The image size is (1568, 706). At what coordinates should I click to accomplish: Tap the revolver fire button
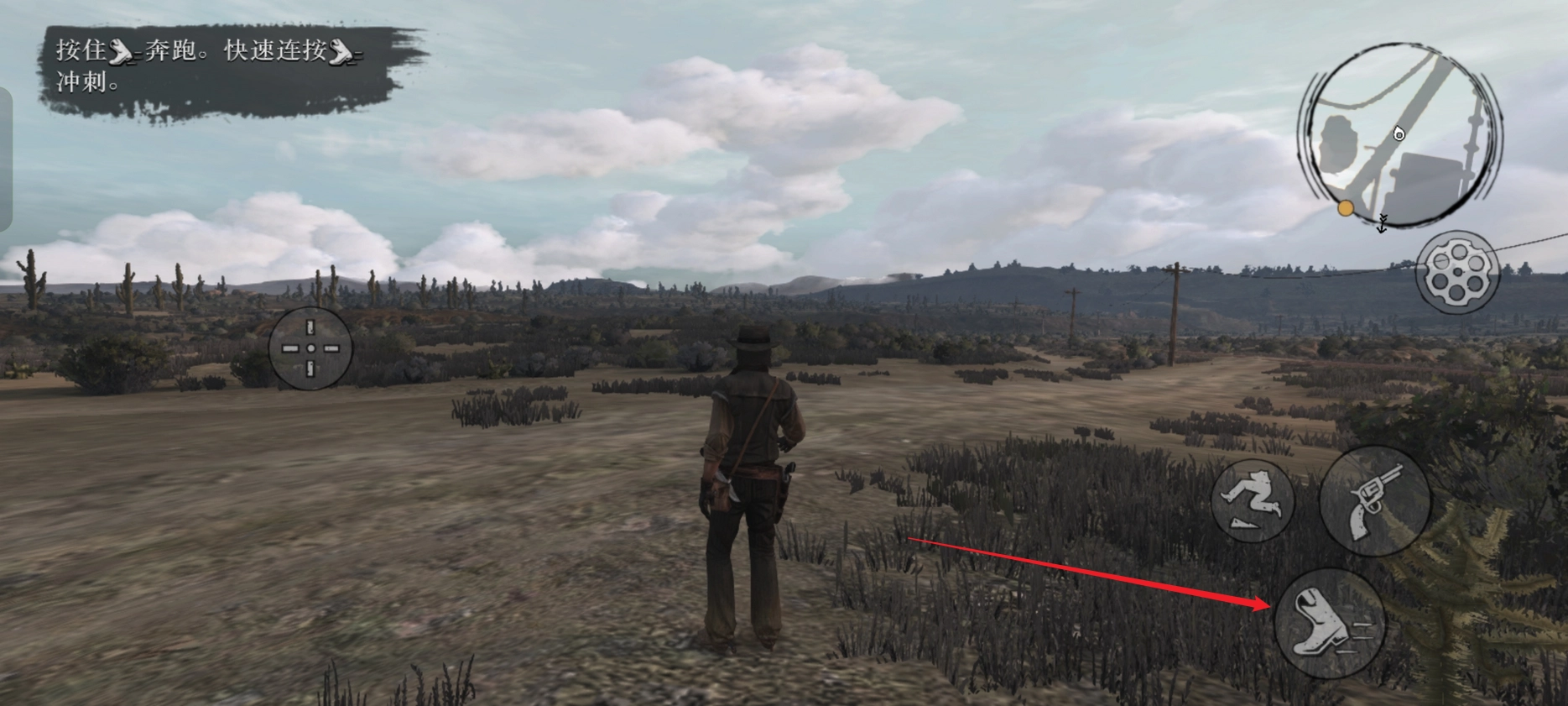point(1374,499)
